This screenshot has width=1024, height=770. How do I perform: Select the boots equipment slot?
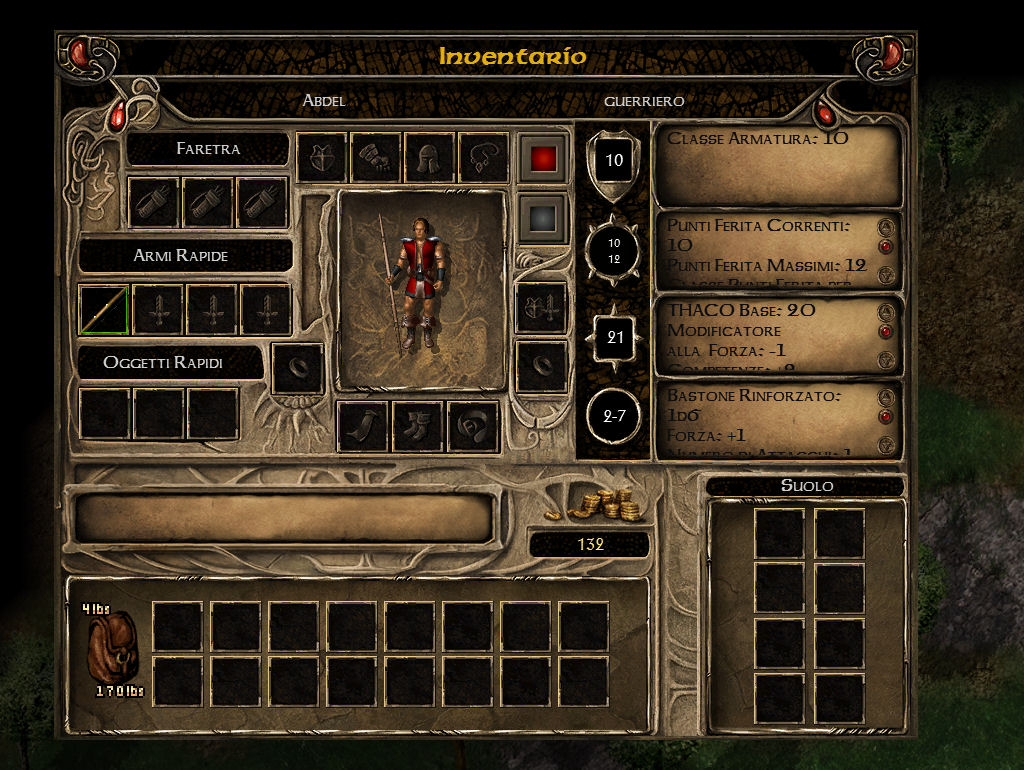(418, 427)
